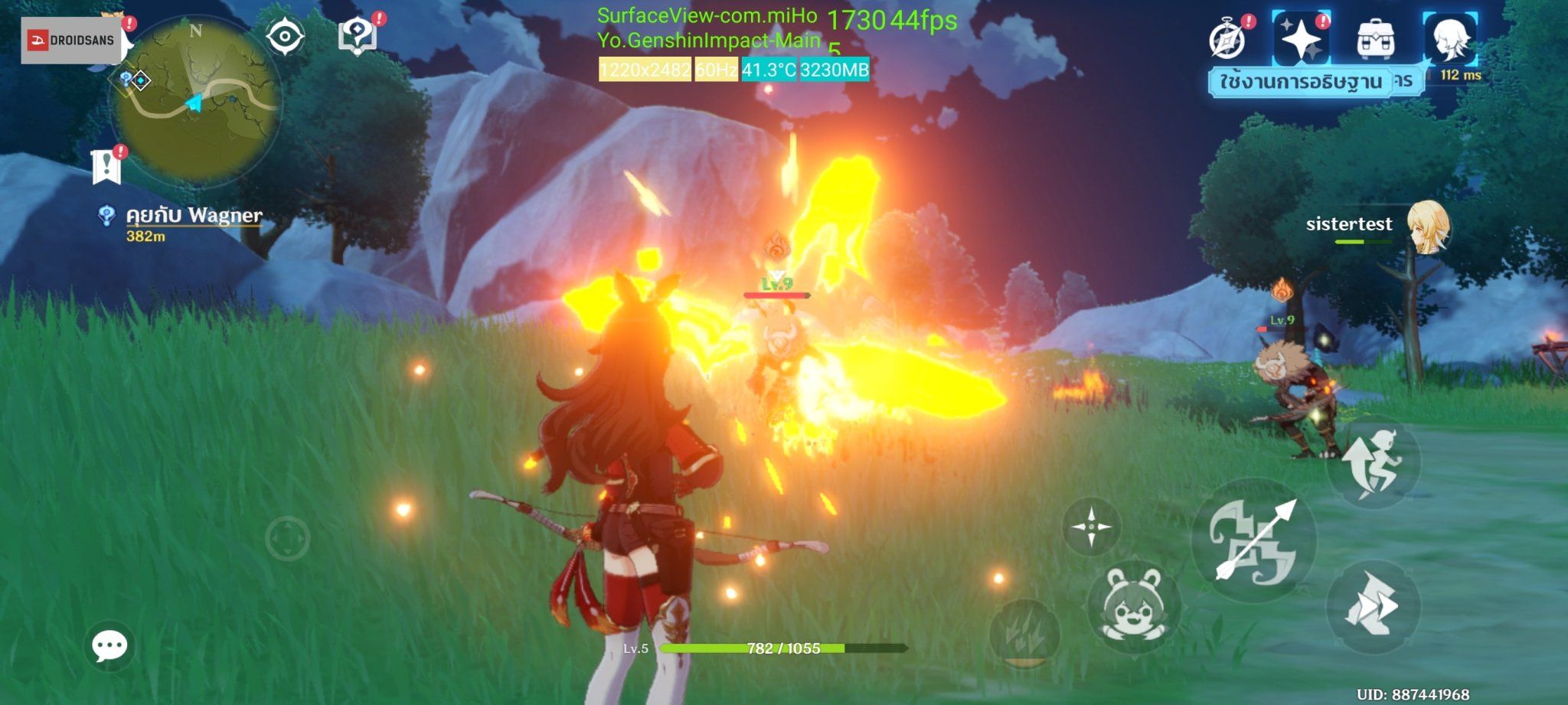
Task: Activate the sprint dash button
Action: [x=1374, y=606]
